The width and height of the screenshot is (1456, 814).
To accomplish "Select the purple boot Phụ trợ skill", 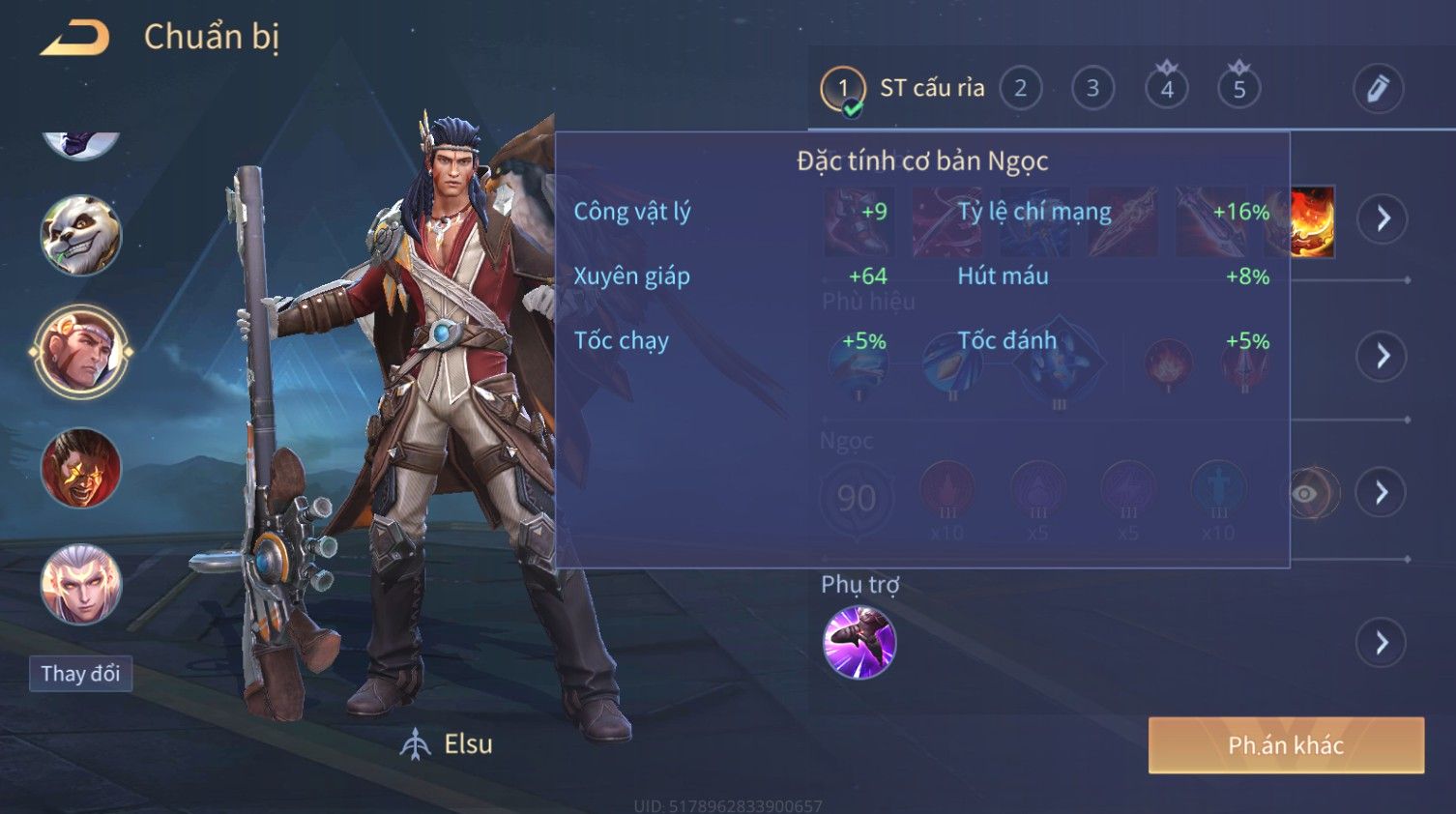I will pos(859,643).
